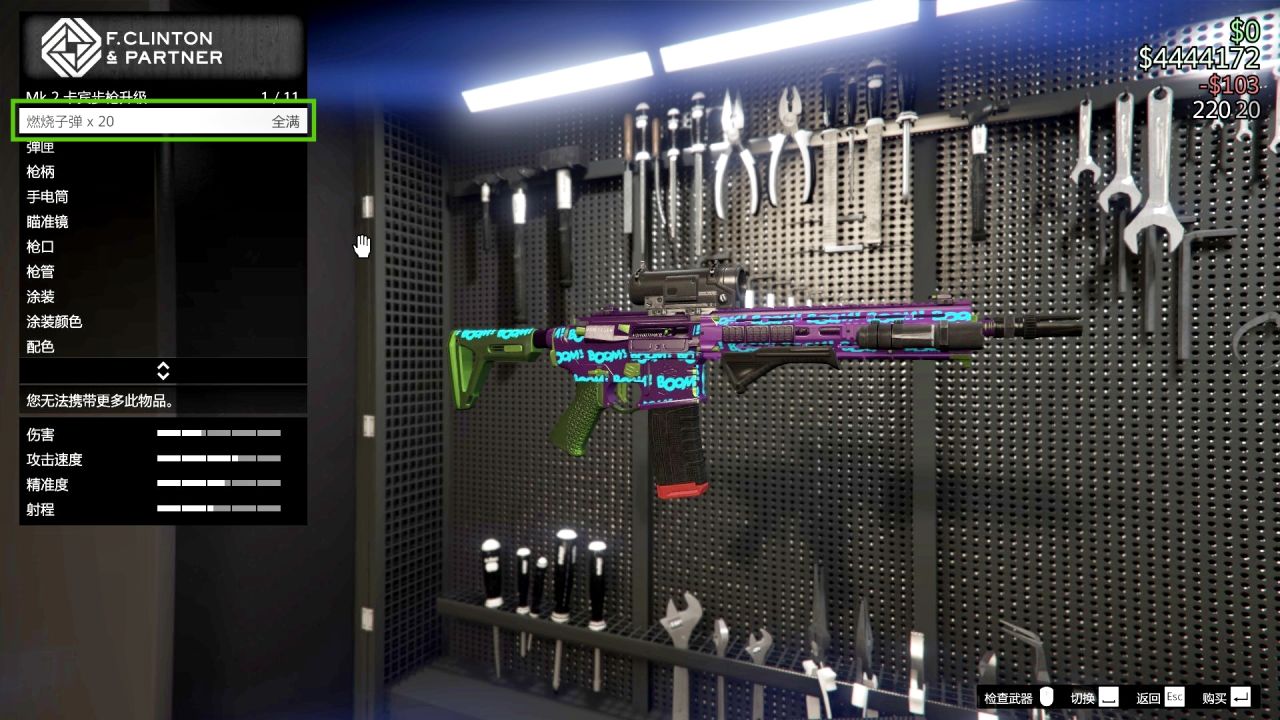Click the scroll indicator below 配色

coord(162,370)
